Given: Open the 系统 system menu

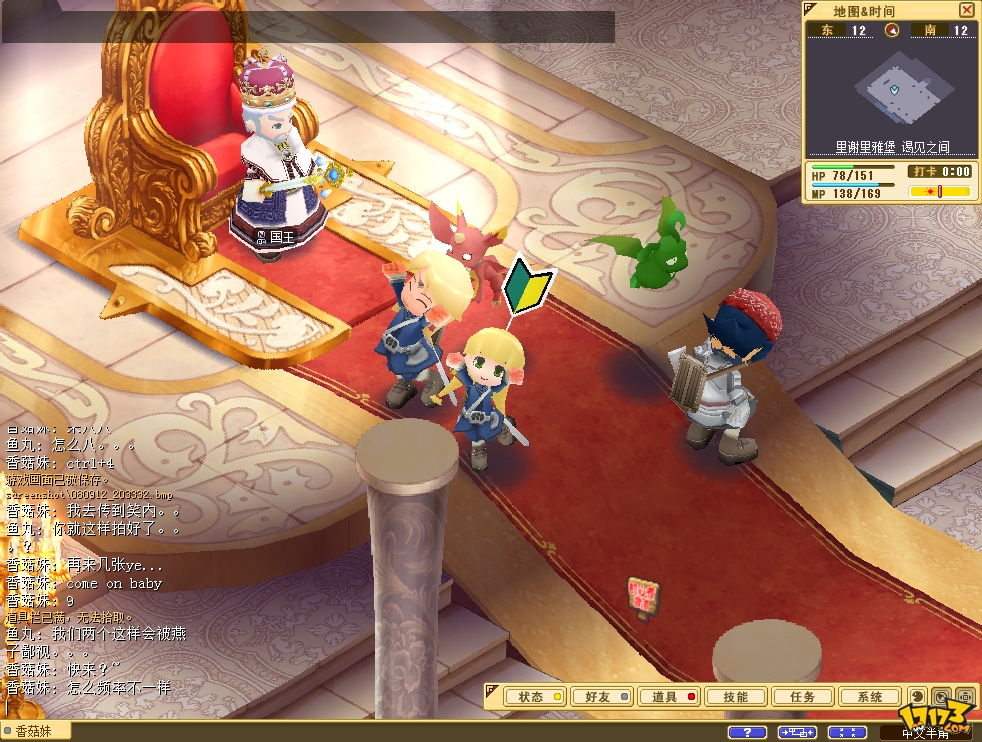Looking at the screenshot, I should coord(869,697).
